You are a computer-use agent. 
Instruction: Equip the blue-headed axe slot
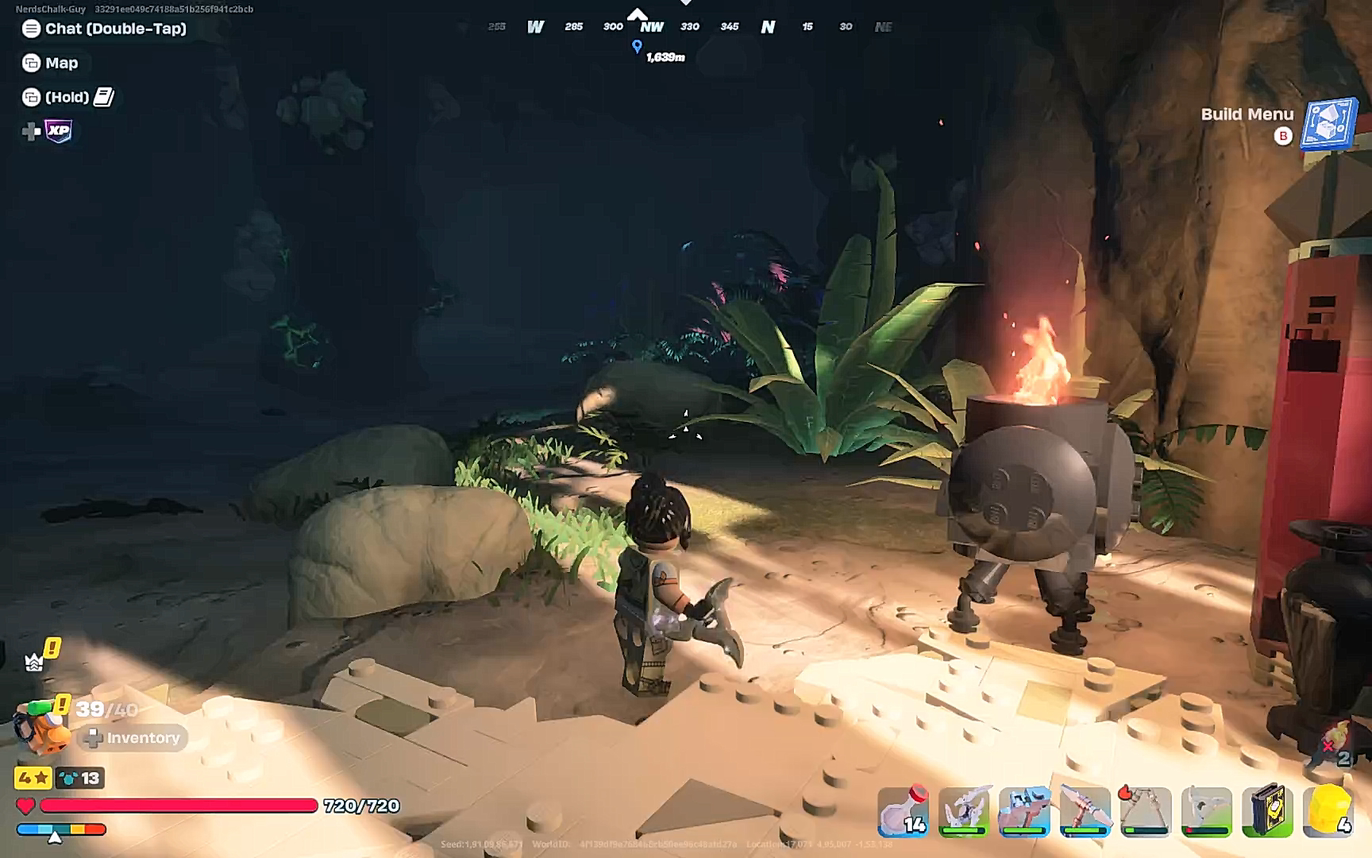(x=1025, y=811)
